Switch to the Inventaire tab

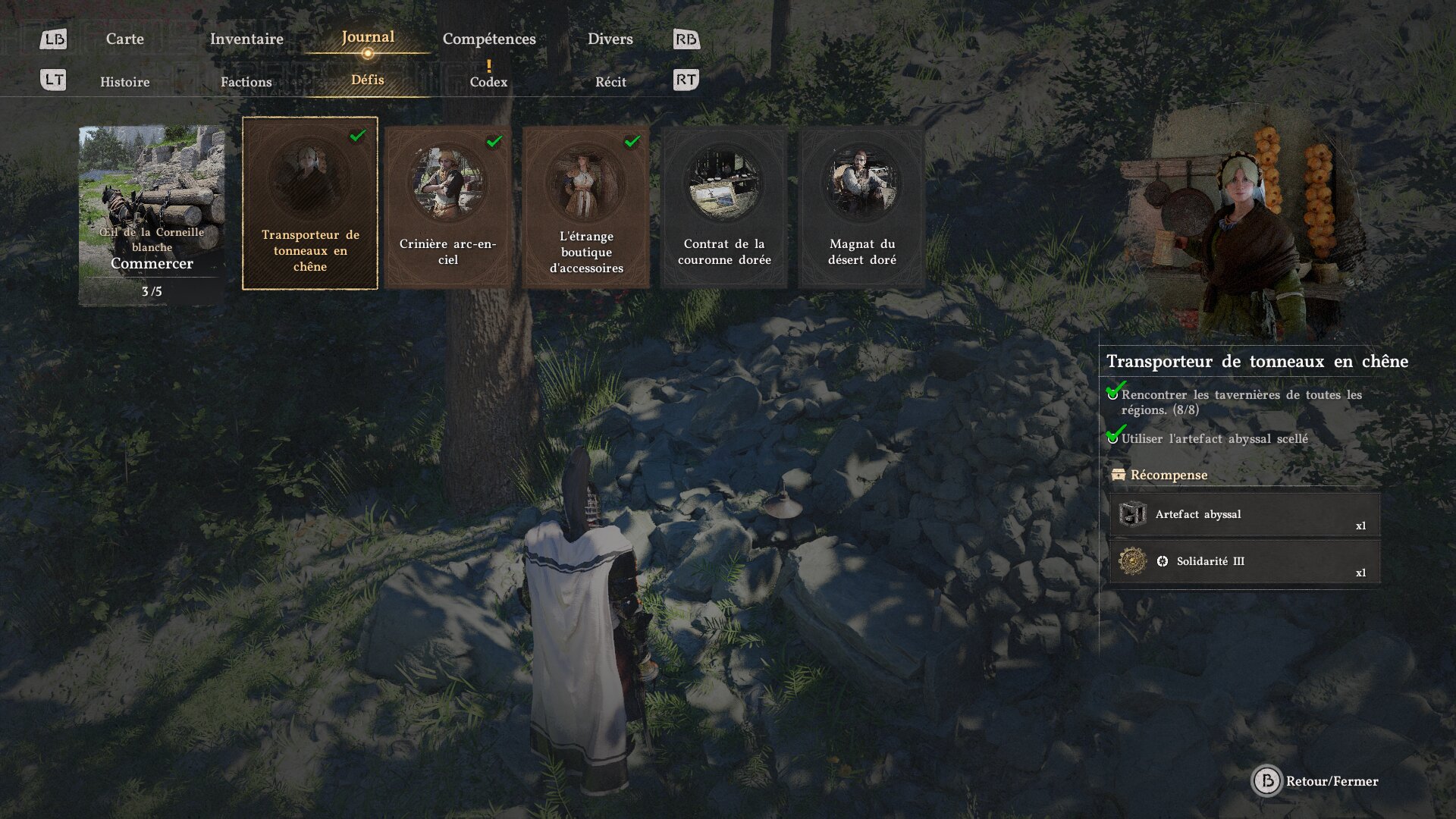coord(246,39)
